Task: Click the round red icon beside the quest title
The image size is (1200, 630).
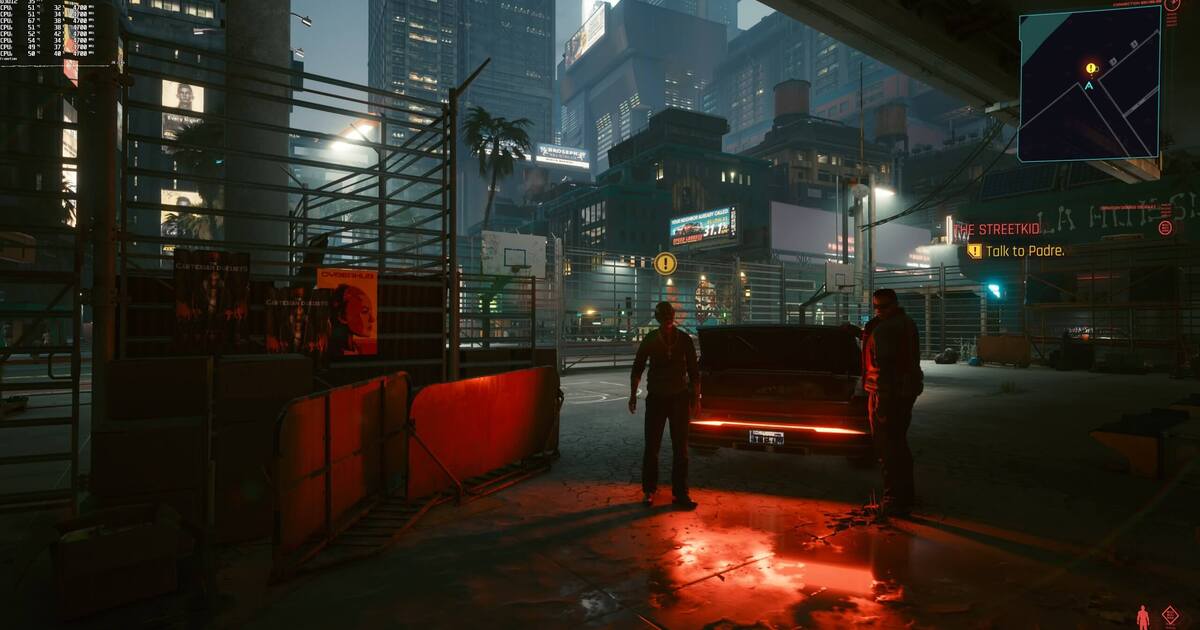Action: pos(1165,227)
